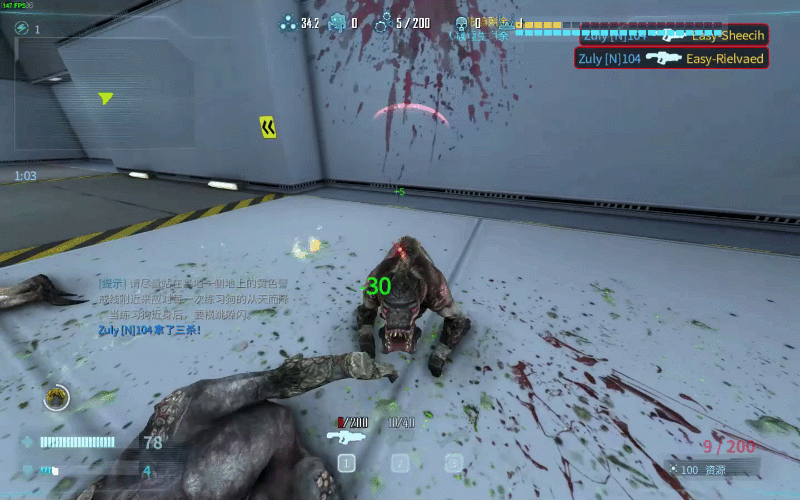This screenshot has height=500, width=800.
Task: Select weapon slot 3
Action: point(454,463)
